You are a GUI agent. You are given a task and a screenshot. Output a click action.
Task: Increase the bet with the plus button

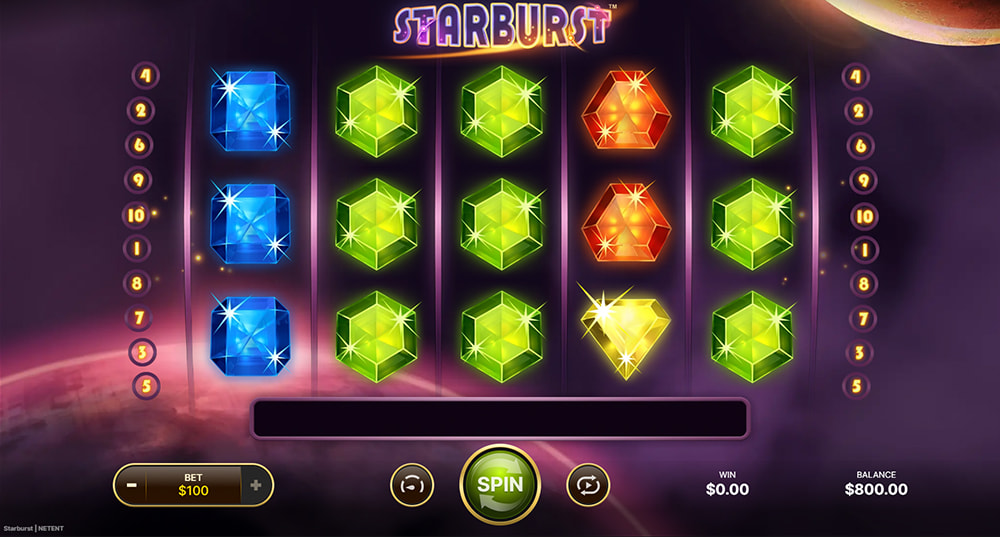[x=257, y=485]
